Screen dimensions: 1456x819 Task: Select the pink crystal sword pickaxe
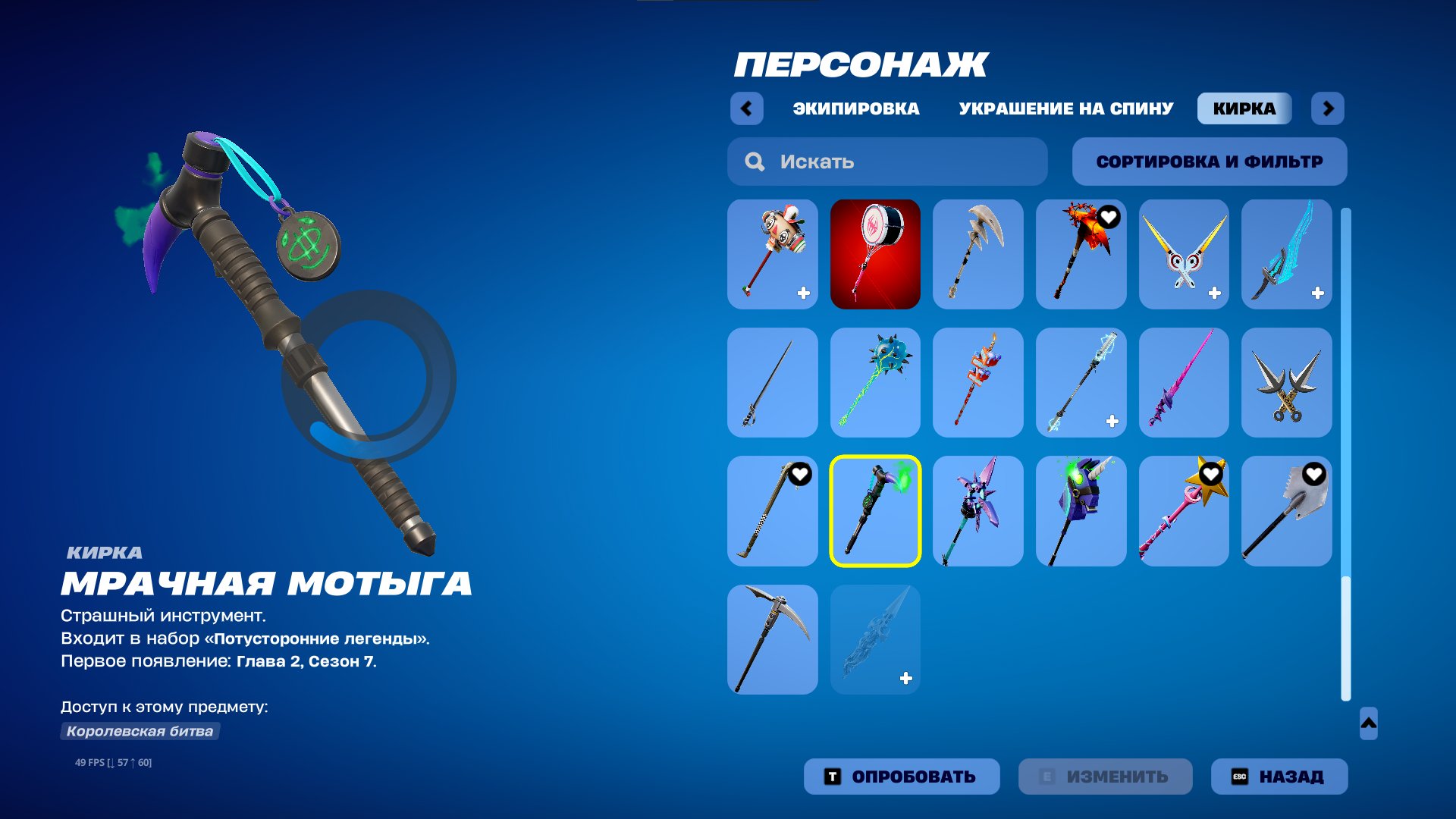1184,383
